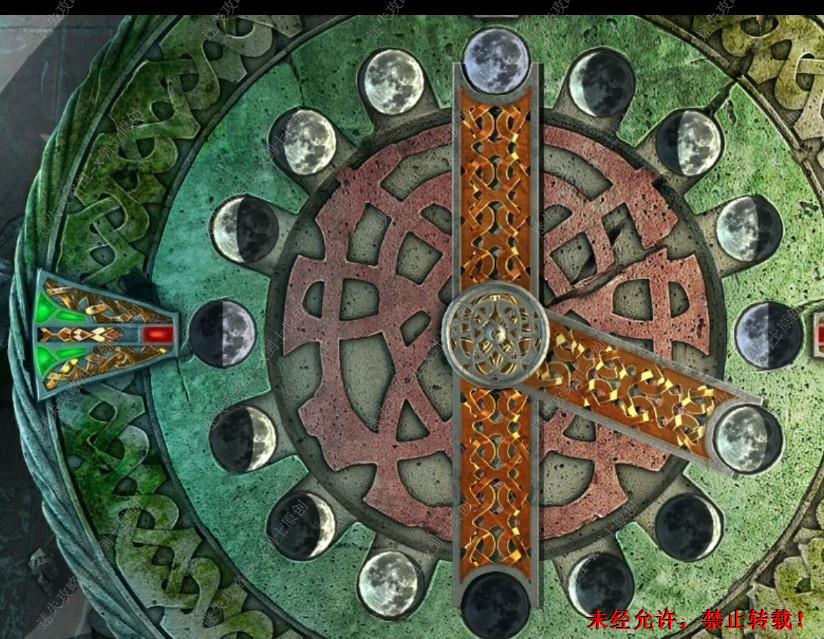Screen dimensions: 824x639
Task: Select the moon at the short hand's tip
Action: pyautogui.click(x=749, y=439)
